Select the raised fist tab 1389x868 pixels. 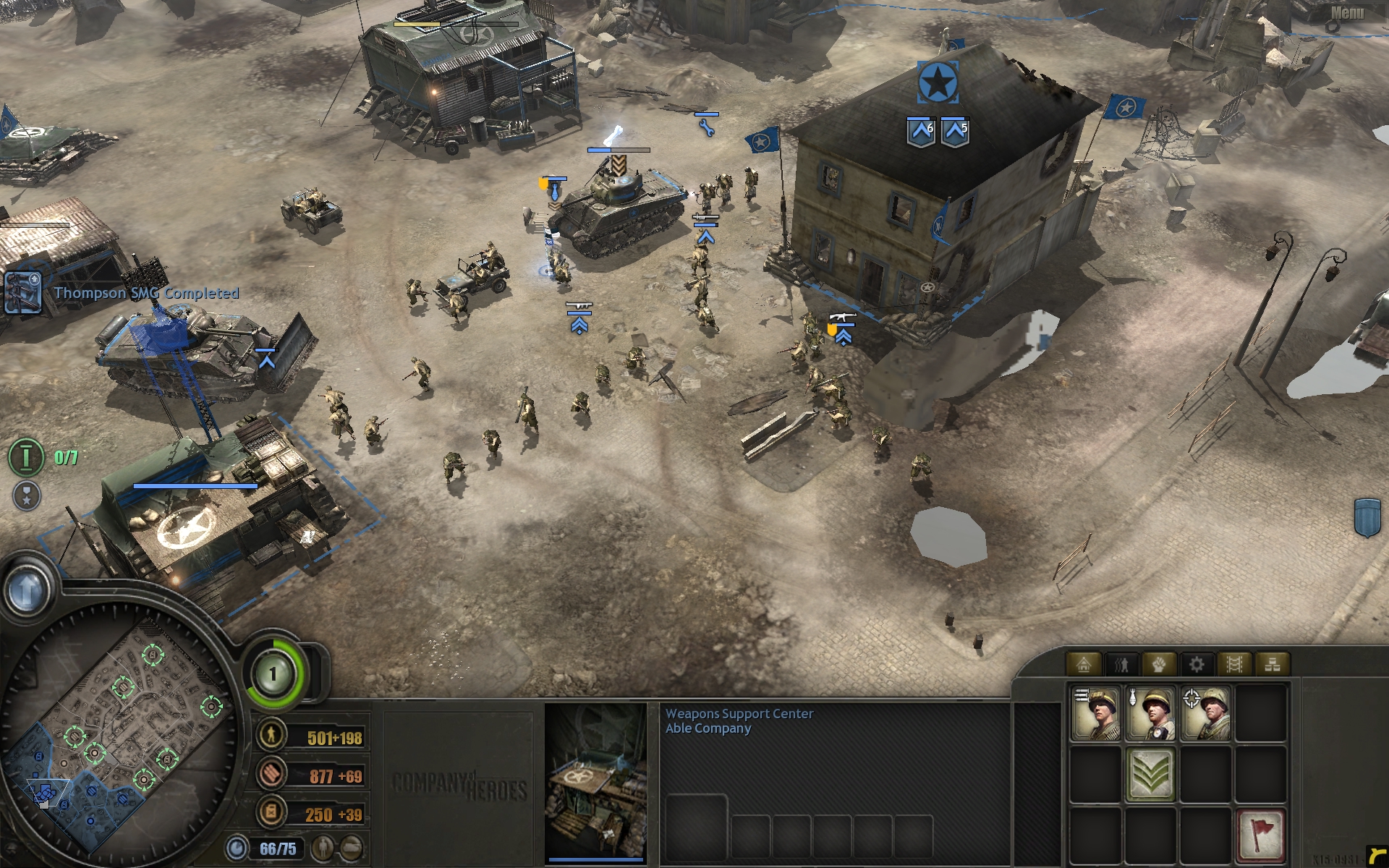pyautogui.click(x=1158, y=664)
